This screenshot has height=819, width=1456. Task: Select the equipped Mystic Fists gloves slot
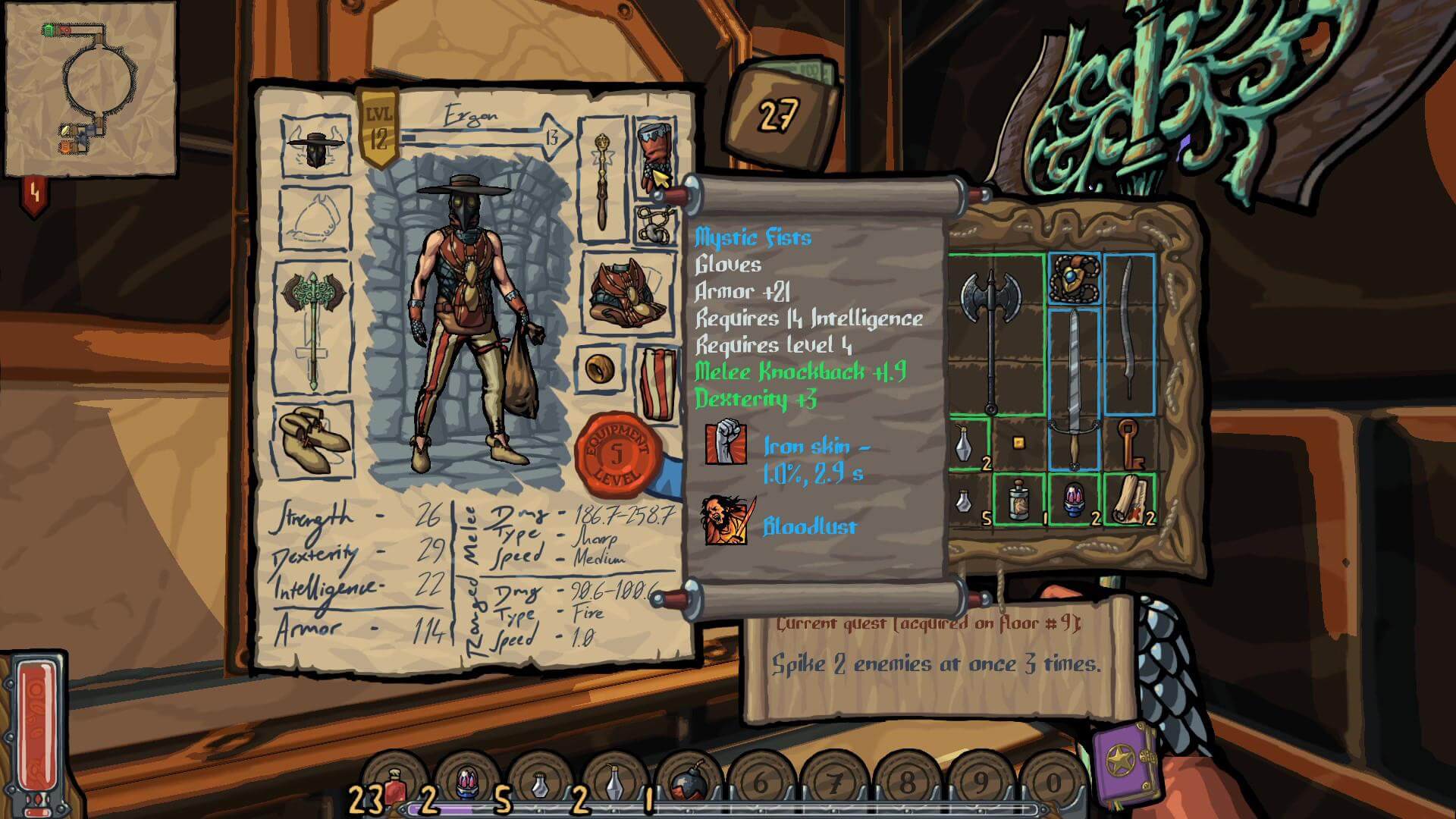[654, 155]
